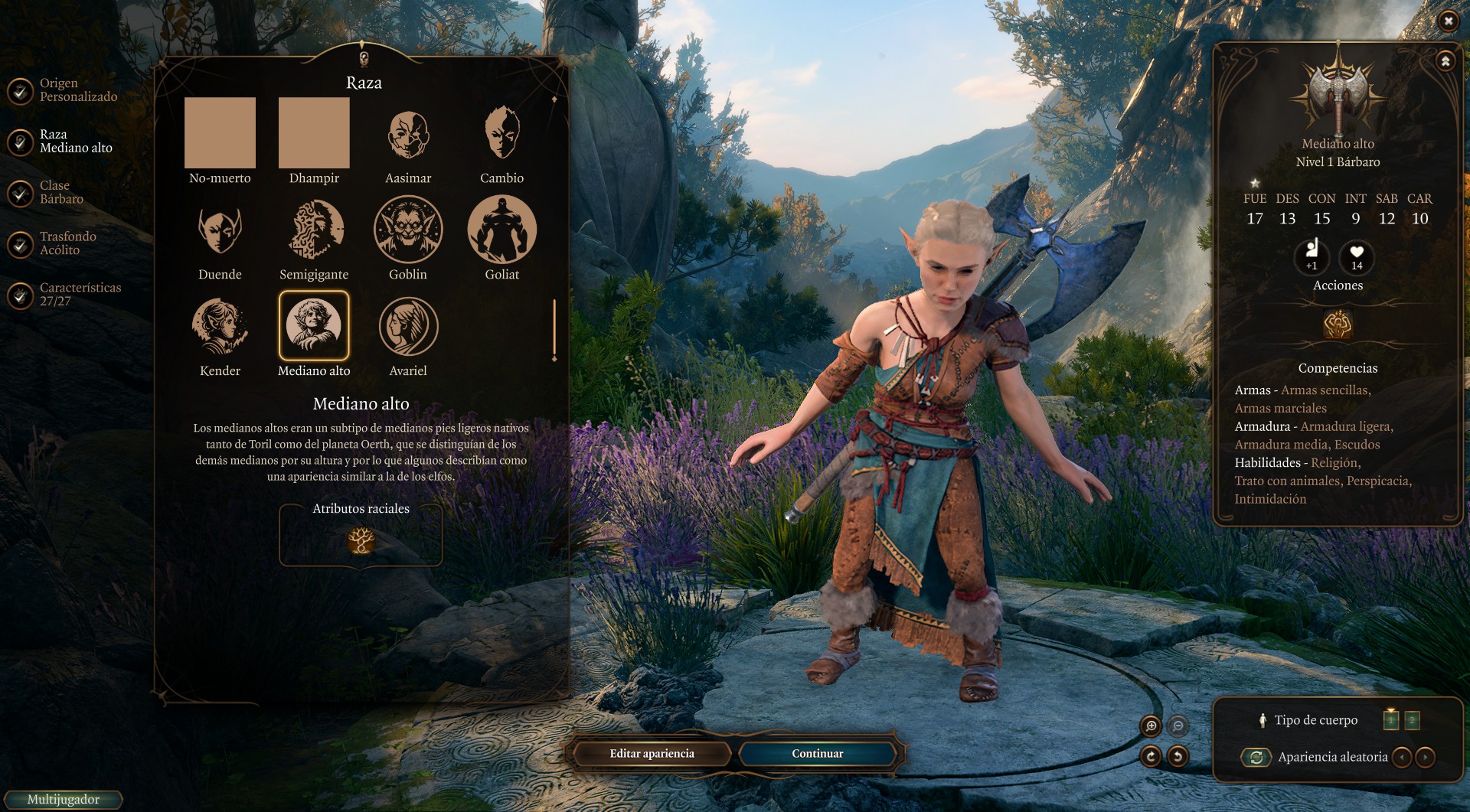Choose the Goblin race
The image size is (1470, 812).
[x=408, y=230]
